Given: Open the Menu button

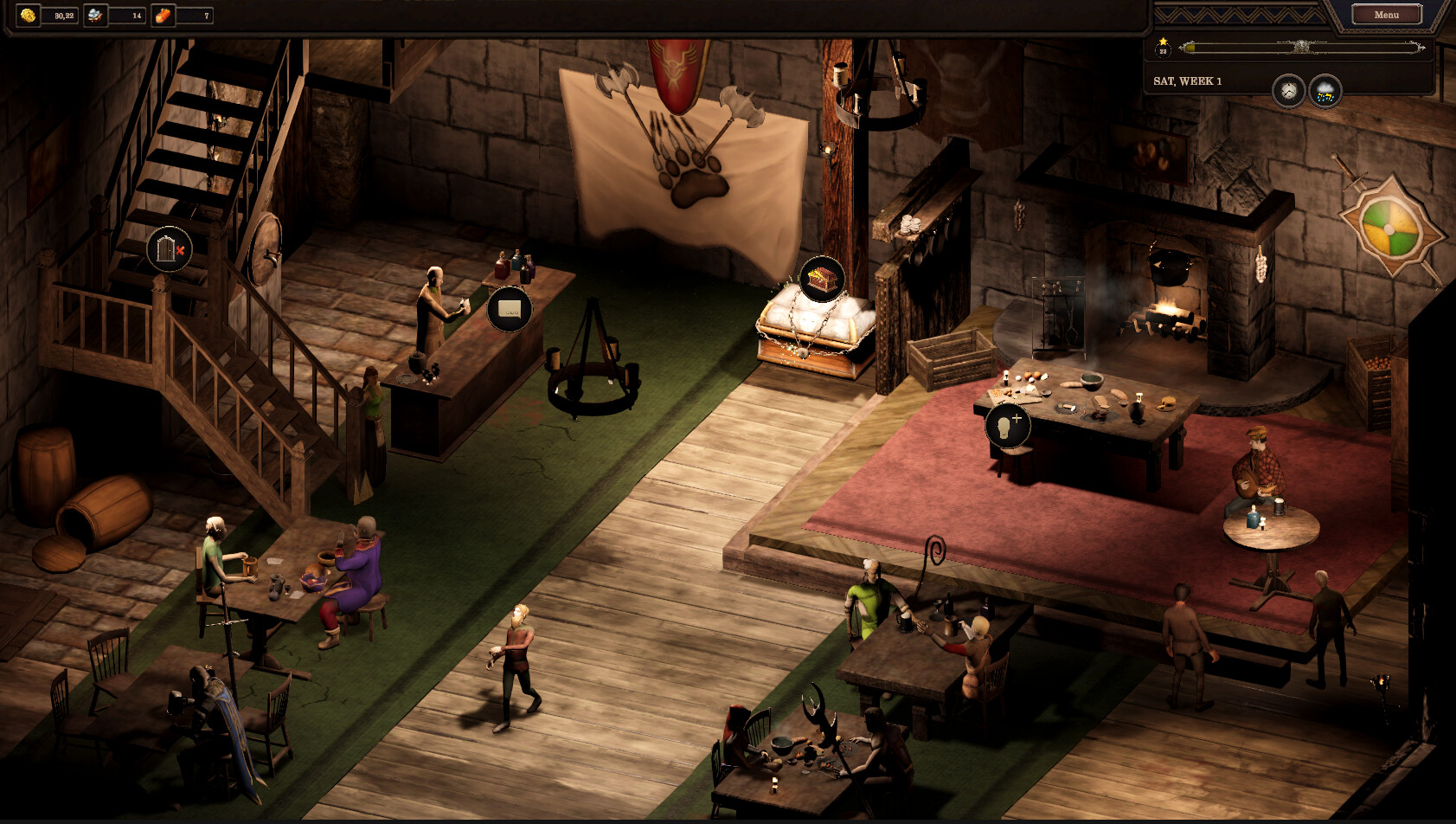Looking at the screenshot, I should pos(1386,15).
